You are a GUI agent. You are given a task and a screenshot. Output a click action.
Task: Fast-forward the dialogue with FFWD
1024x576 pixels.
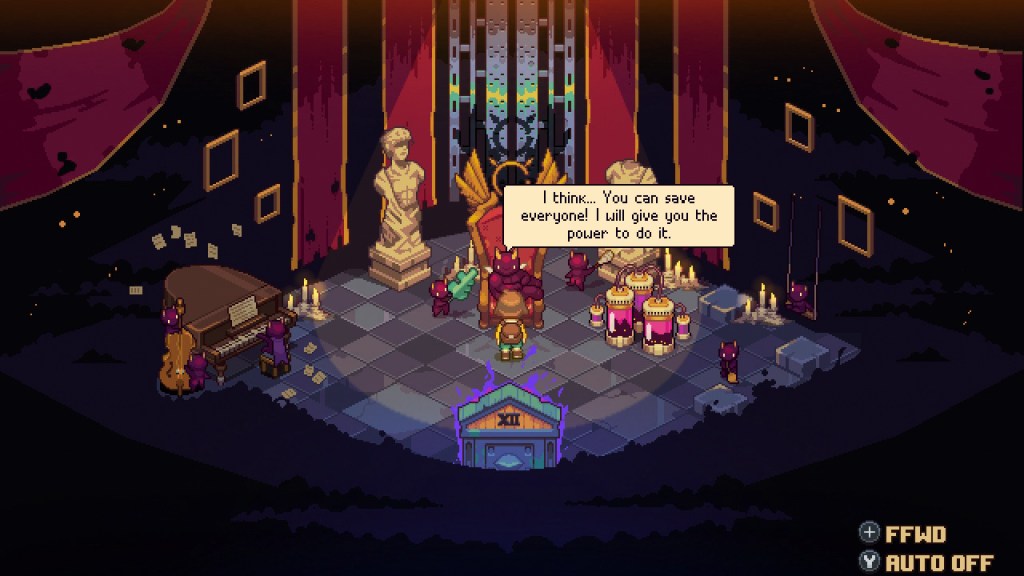902,535
